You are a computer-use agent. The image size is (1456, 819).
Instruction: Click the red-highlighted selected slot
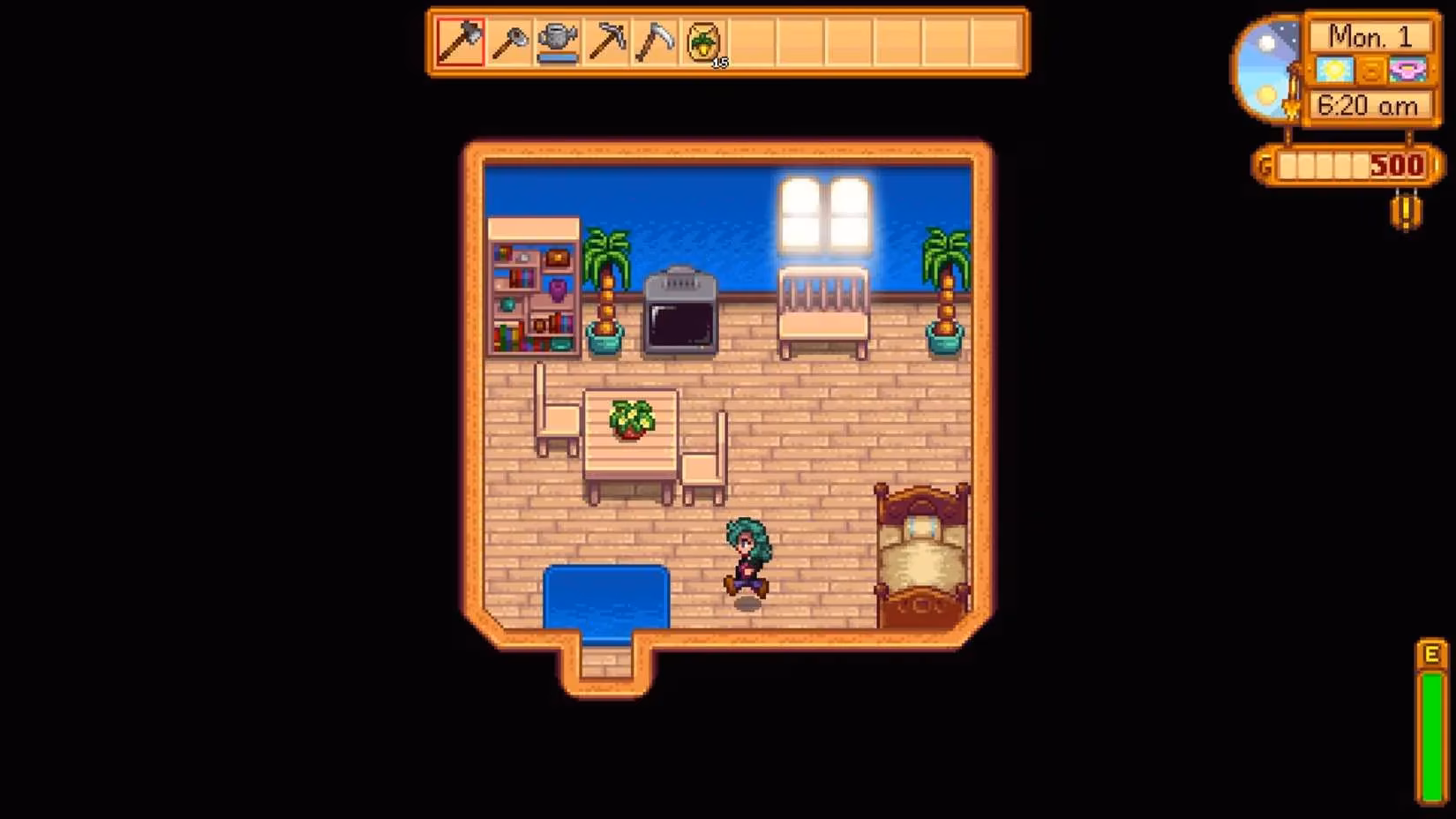459,41
